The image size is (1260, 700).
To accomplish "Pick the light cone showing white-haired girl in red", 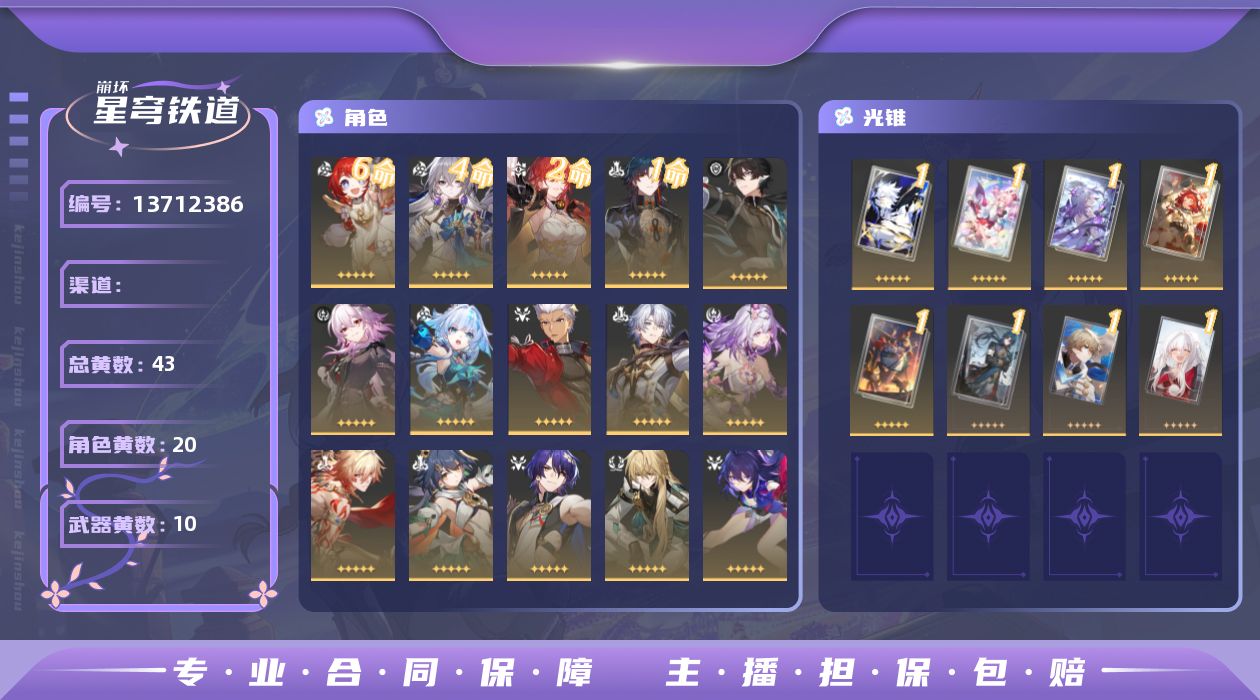I will click(1180, 369).
